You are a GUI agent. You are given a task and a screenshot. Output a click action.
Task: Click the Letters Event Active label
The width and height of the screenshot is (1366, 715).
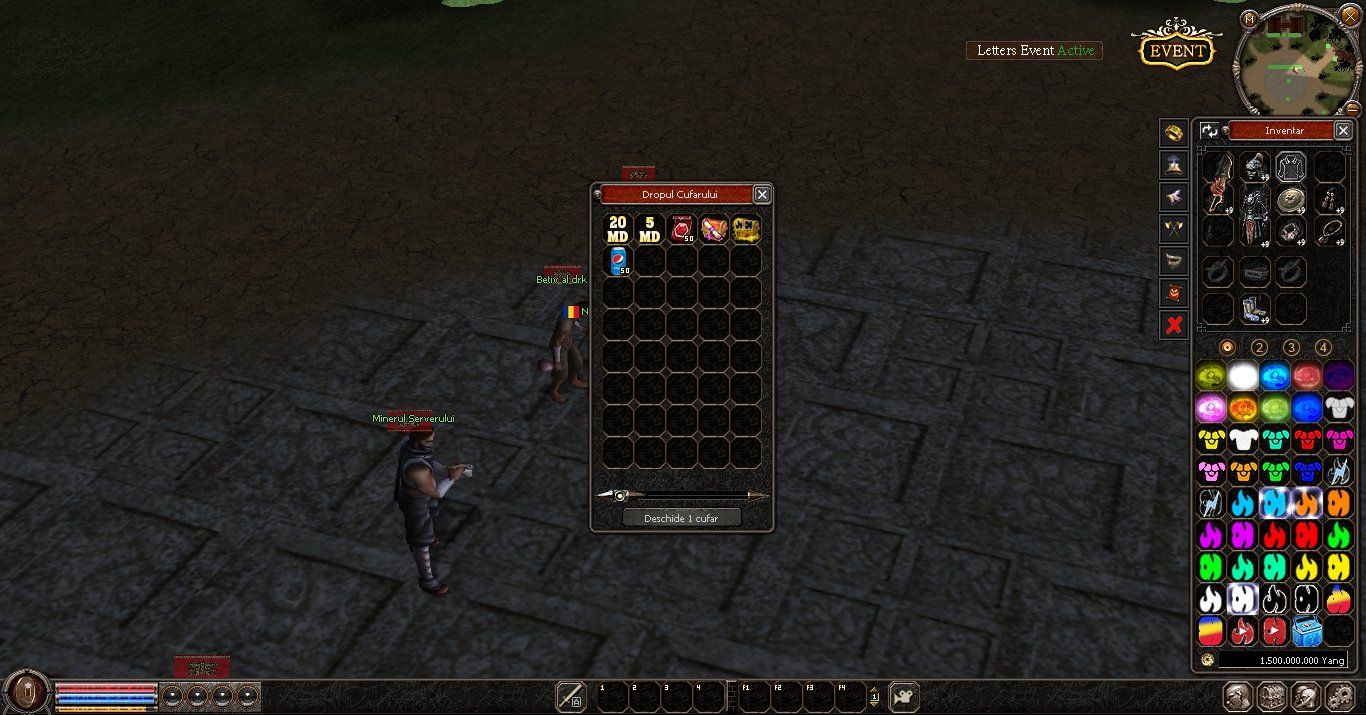click(x=1034, y=50)
